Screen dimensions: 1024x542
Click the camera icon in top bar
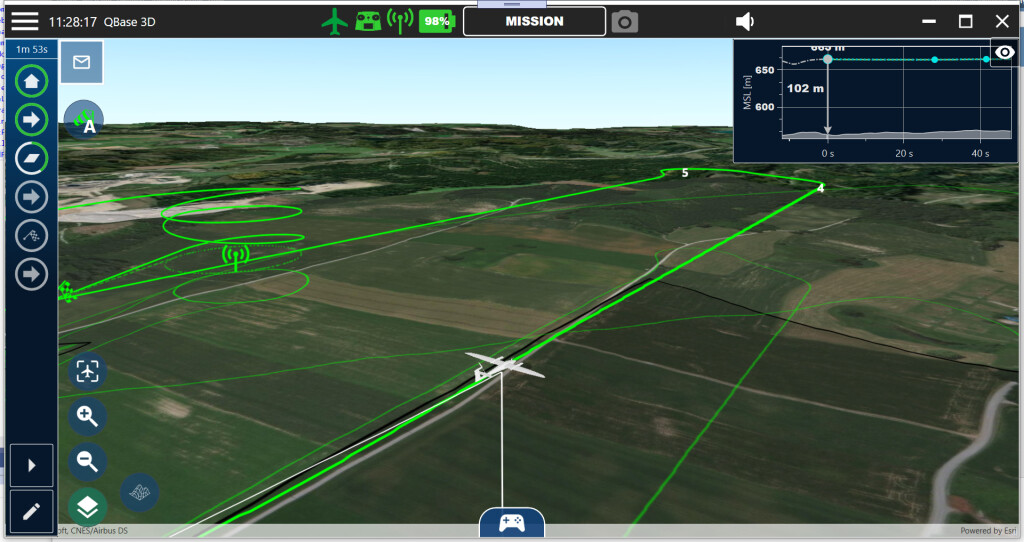click(x=625, y=21)
